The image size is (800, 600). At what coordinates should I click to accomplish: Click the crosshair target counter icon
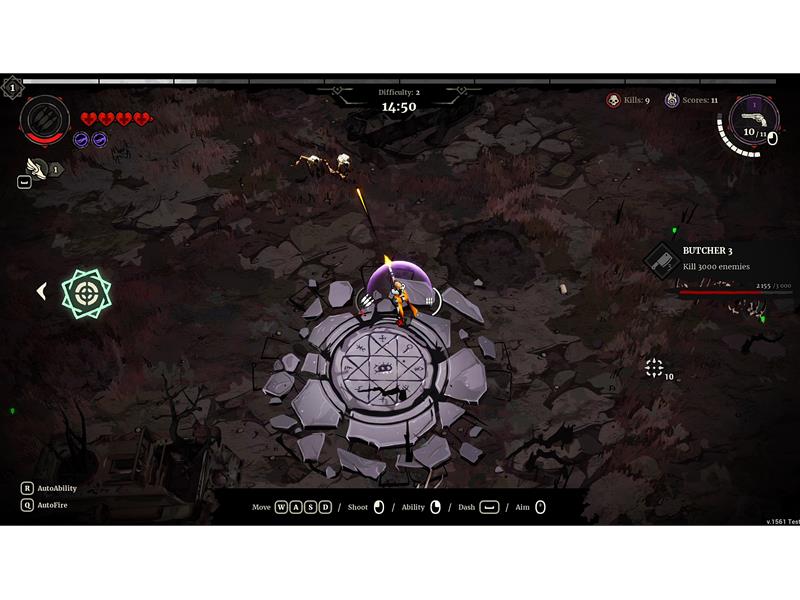click(654, 368)
